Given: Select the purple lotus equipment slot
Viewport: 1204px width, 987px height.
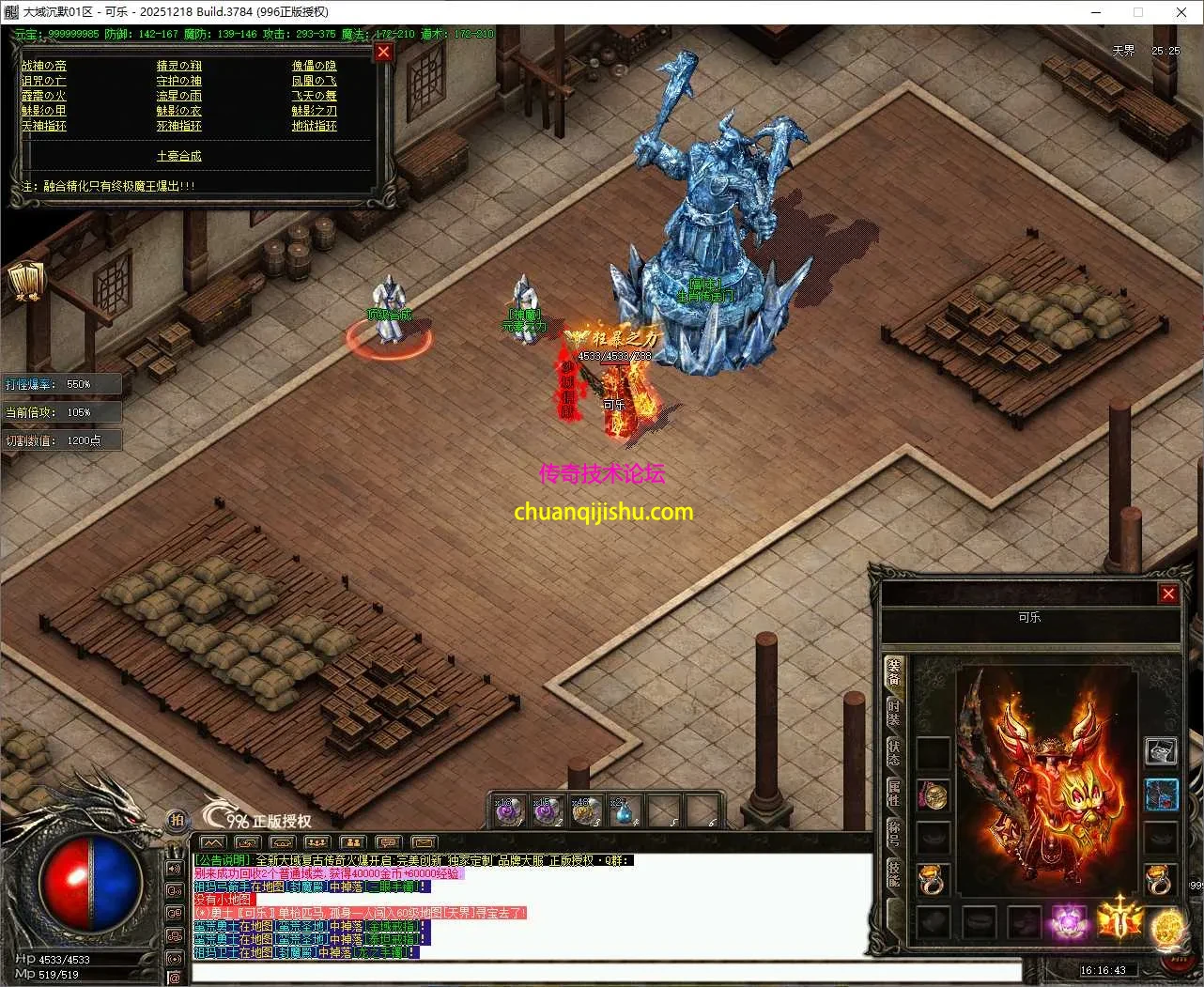Looking at the screenshot, I should pyautogui.click(x=1069, y=922).
